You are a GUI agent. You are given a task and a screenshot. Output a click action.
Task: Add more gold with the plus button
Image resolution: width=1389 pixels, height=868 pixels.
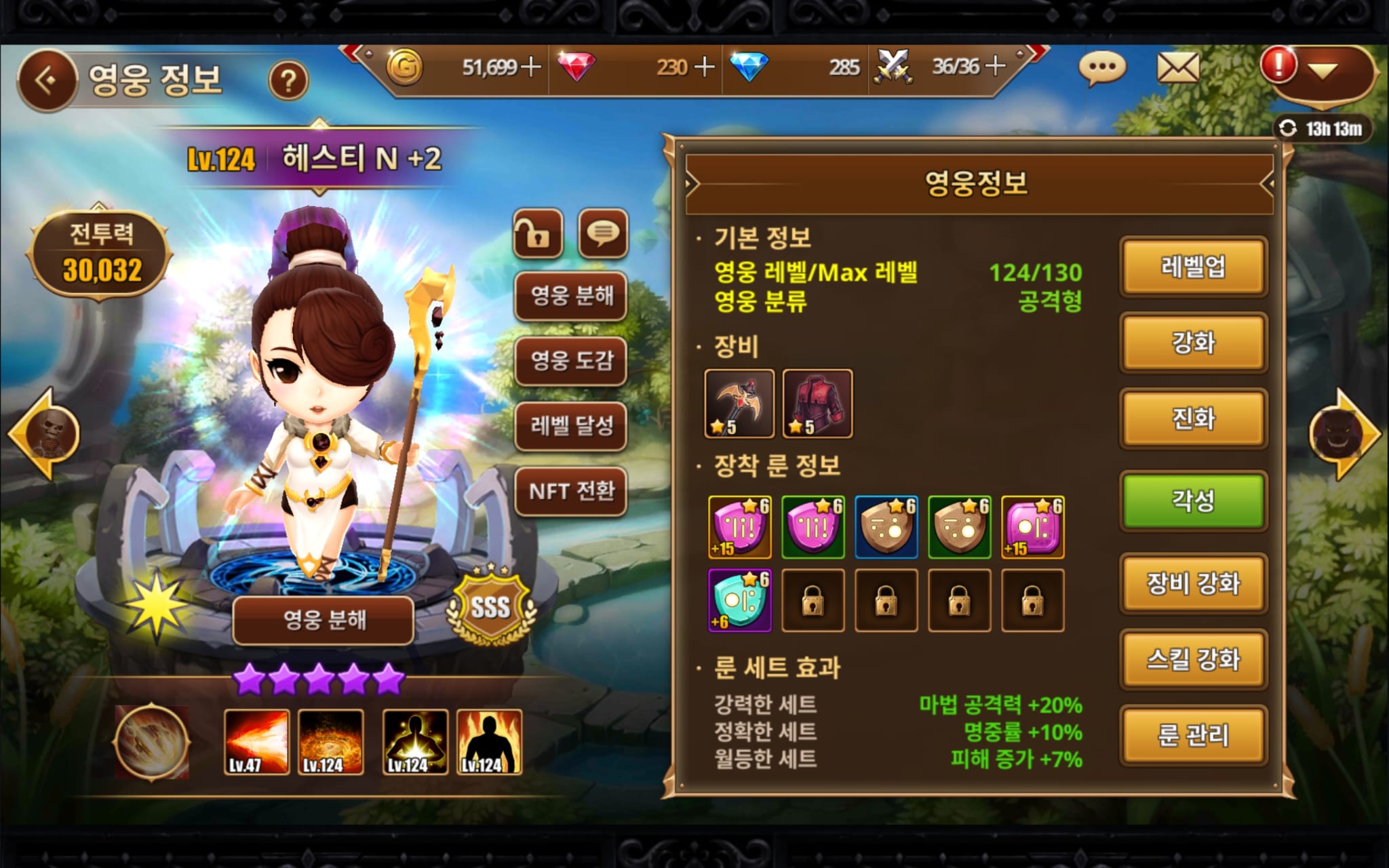530,66
